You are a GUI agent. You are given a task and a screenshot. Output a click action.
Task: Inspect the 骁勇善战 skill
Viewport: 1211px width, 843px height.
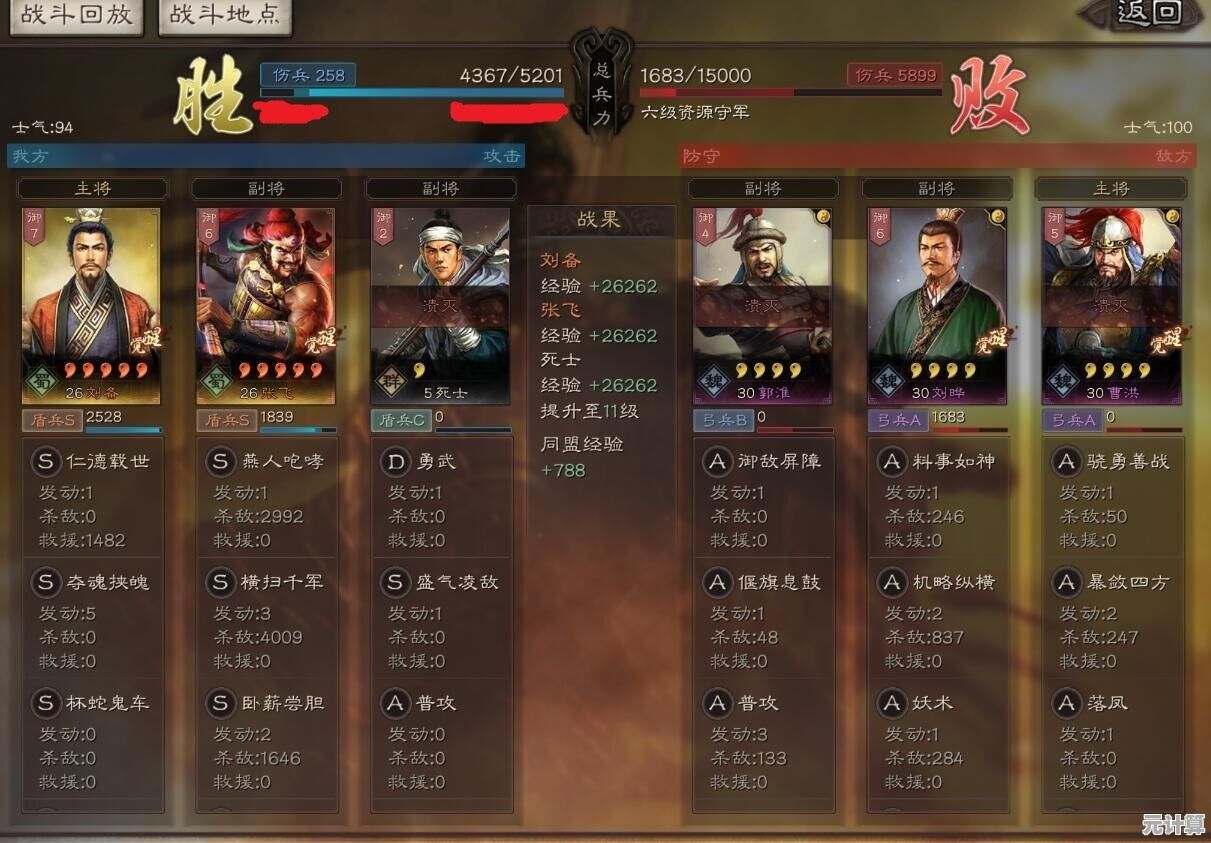pos(1112,462)
